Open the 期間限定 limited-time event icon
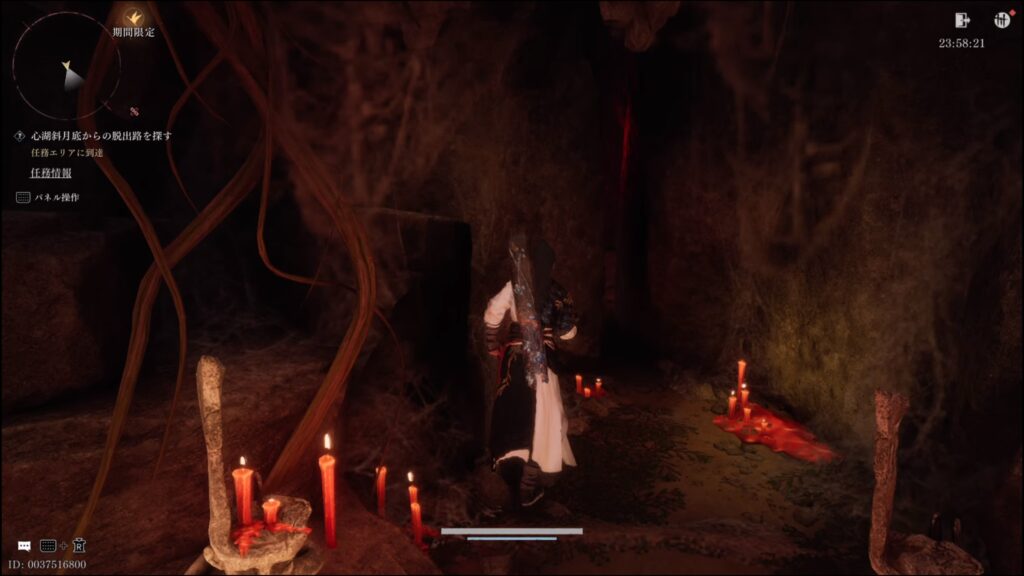1024x576 pixels. click(x=133, y=17)
